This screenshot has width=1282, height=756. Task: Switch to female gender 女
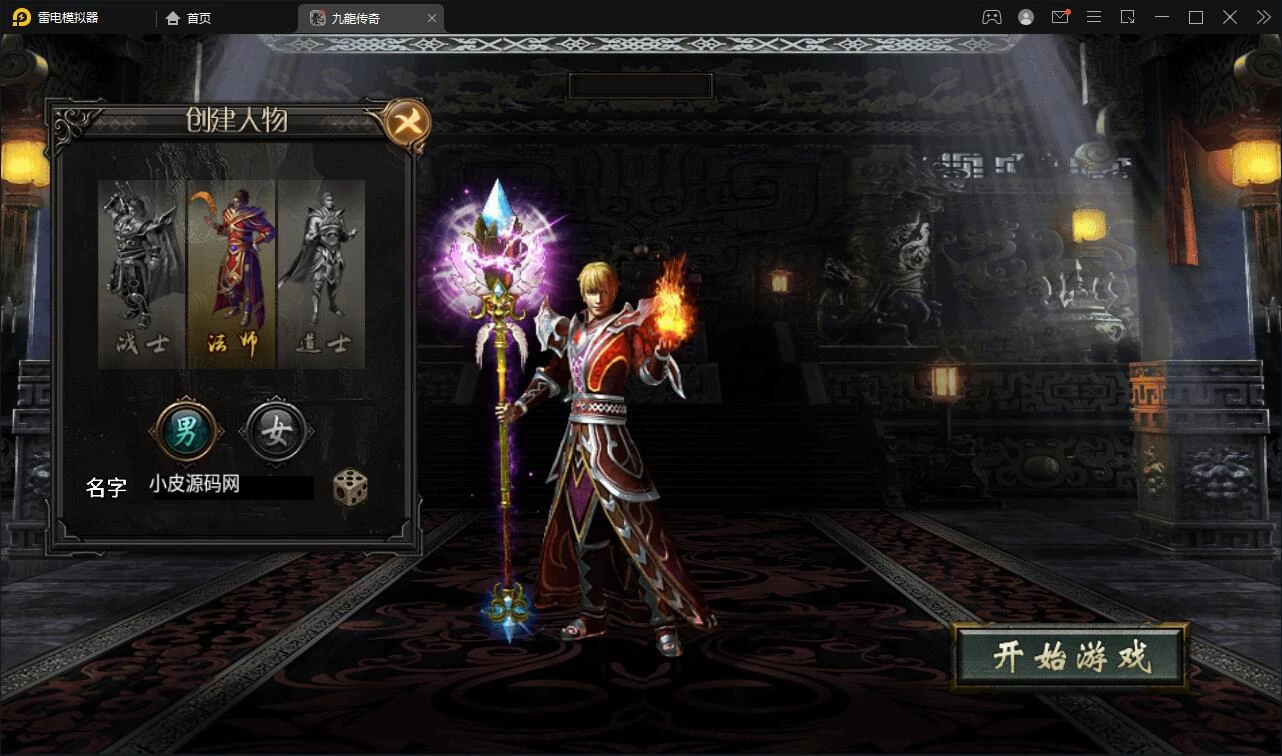(x=276, y=432)
